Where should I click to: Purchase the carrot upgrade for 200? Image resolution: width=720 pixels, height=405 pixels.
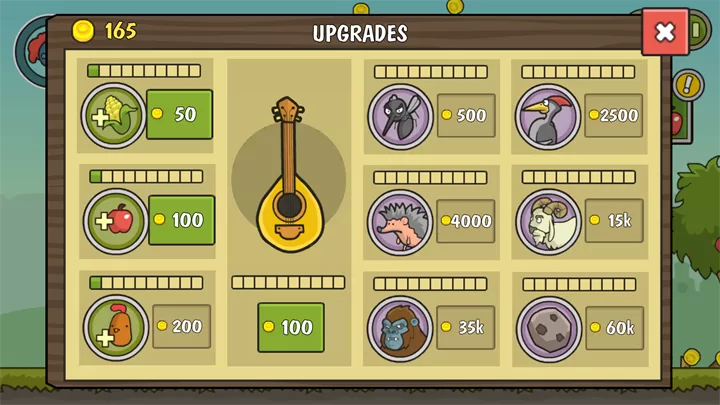click(181, 326)
